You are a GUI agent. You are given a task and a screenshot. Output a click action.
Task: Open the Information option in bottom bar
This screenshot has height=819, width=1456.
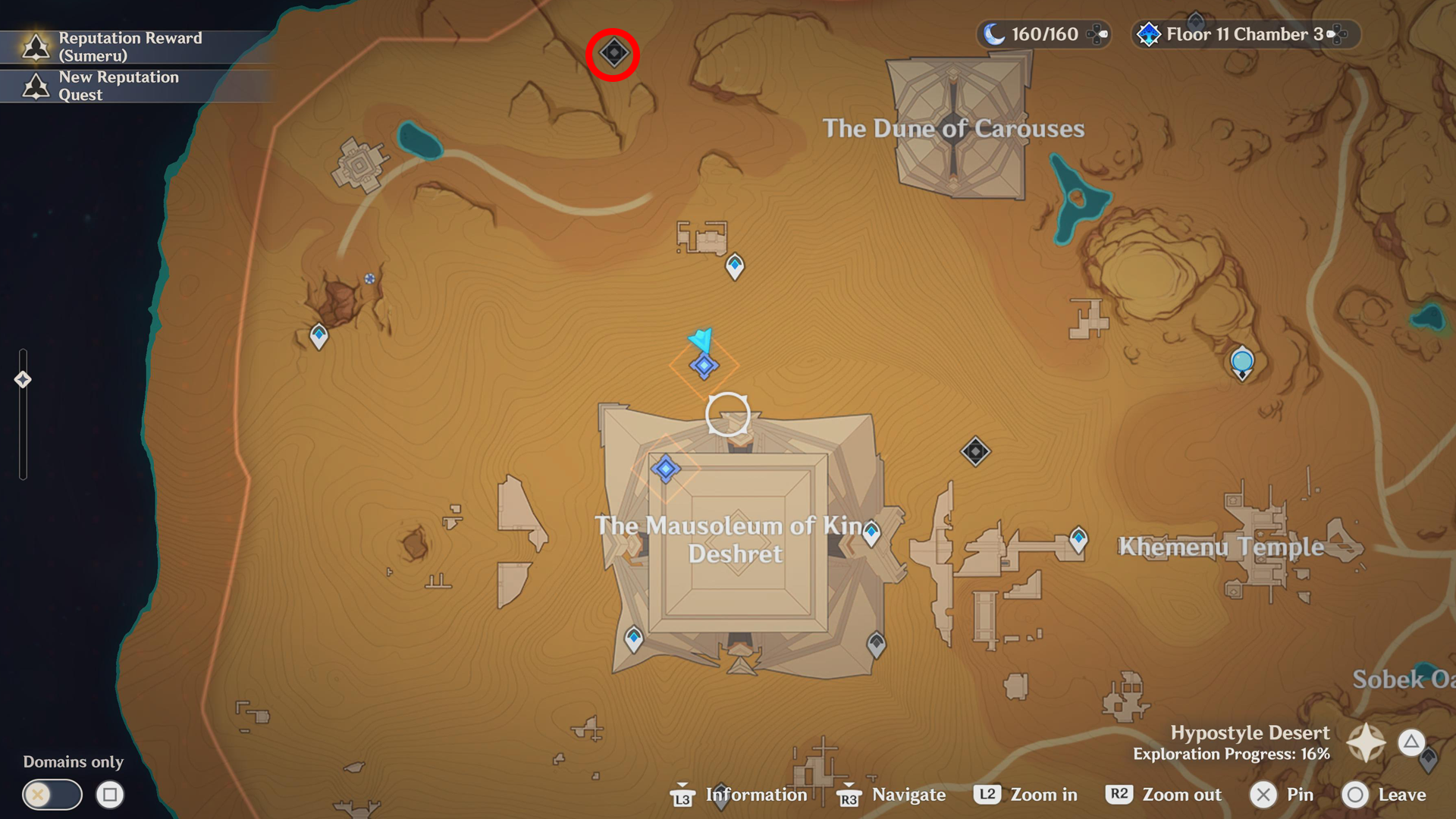(x=755, y=795)
